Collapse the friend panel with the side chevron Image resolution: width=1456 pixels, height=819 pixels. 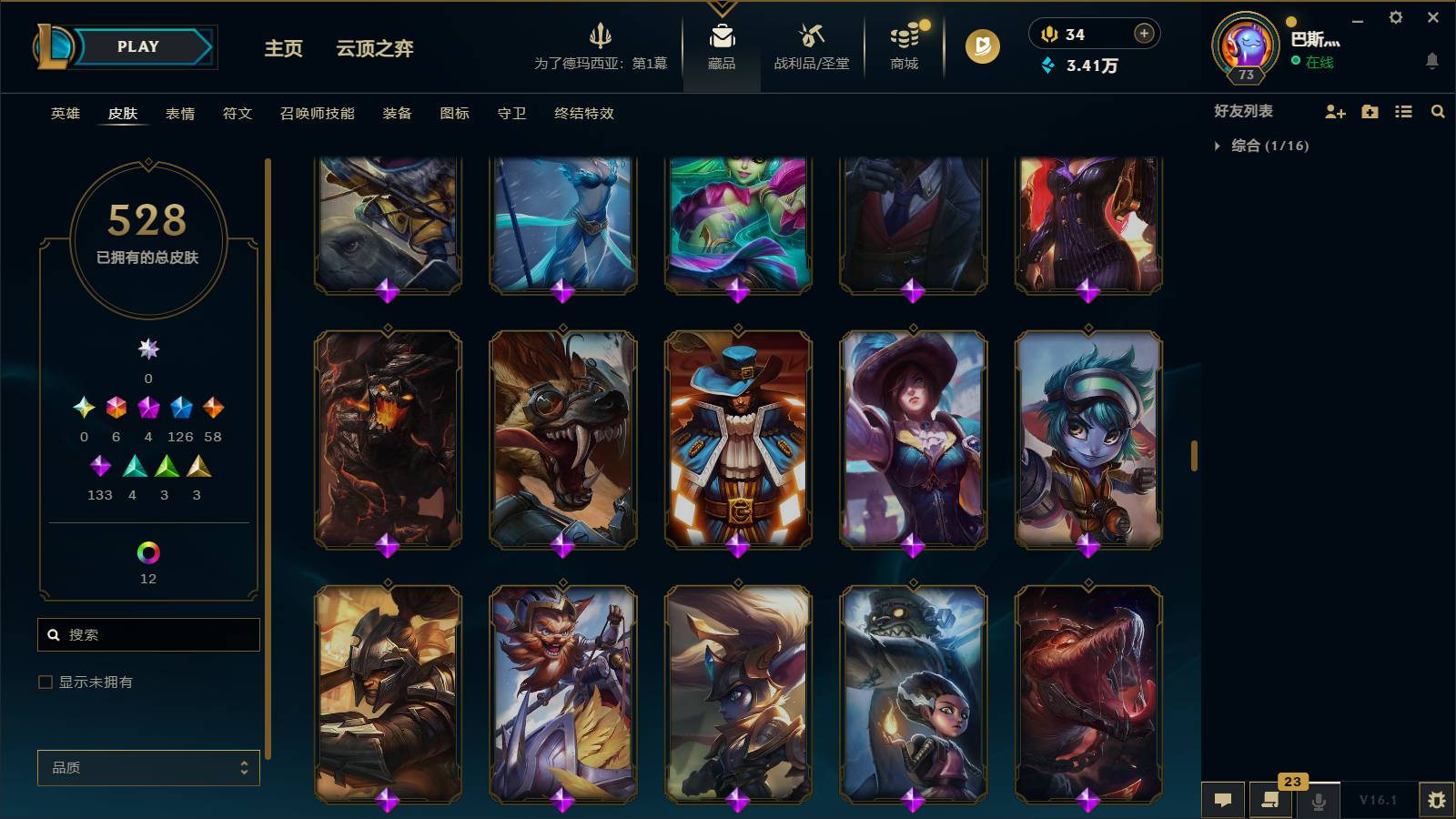click(x=1195, y=455)
